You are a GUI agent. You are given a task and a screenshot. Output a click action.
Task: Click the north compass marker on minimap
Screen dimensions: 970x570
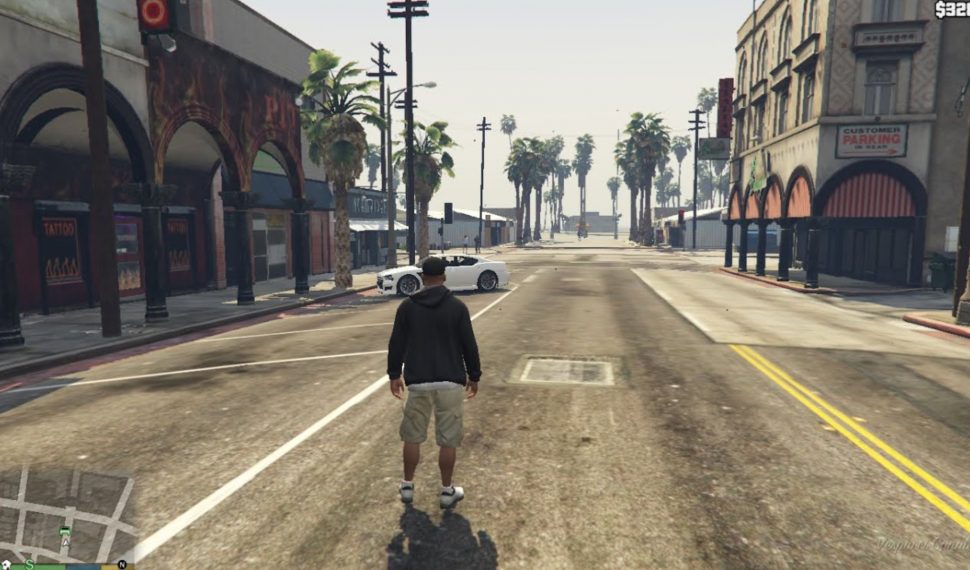122,564
